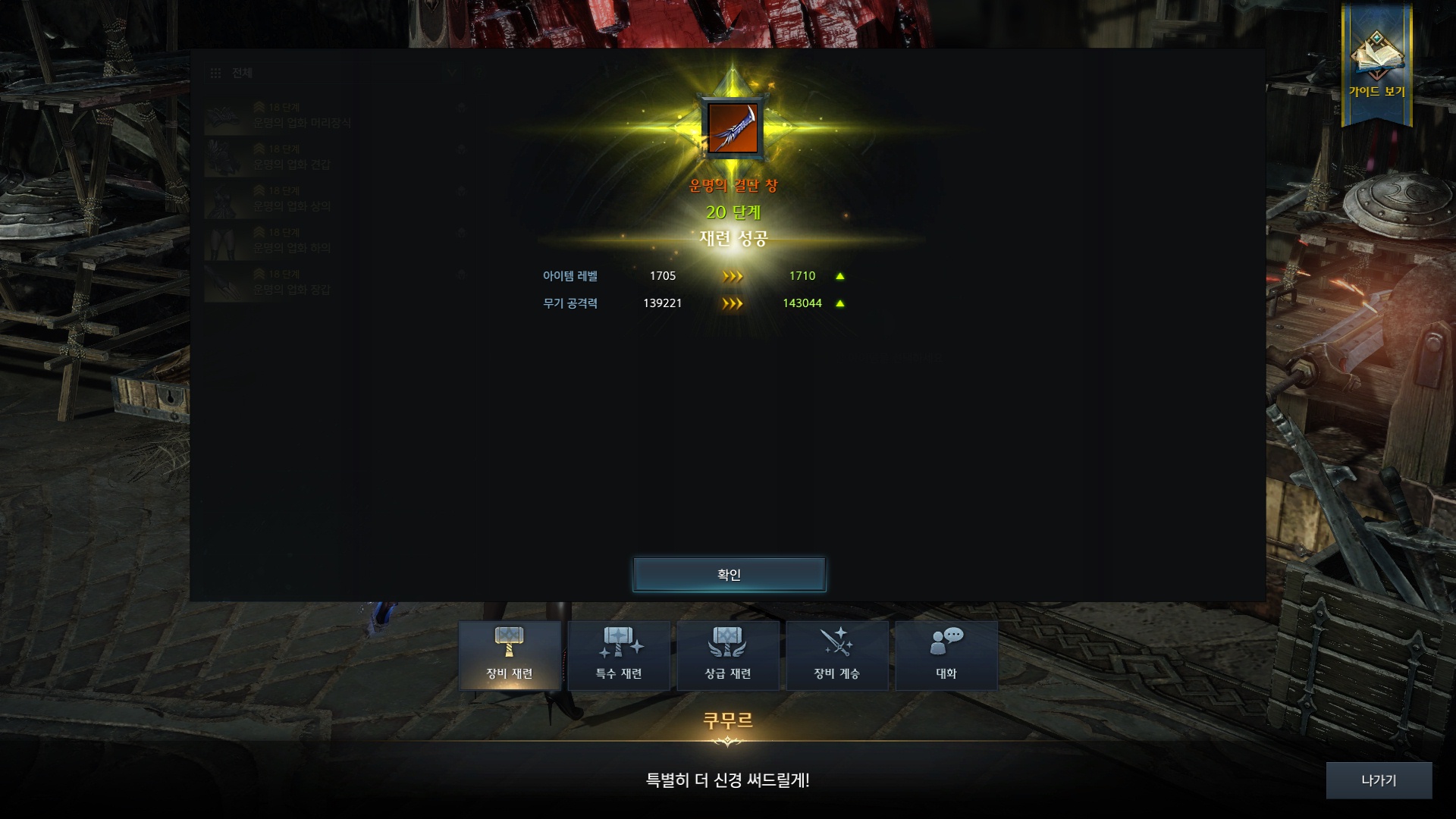Switch to 특수 재련 special honing

(x=619, y=655)
